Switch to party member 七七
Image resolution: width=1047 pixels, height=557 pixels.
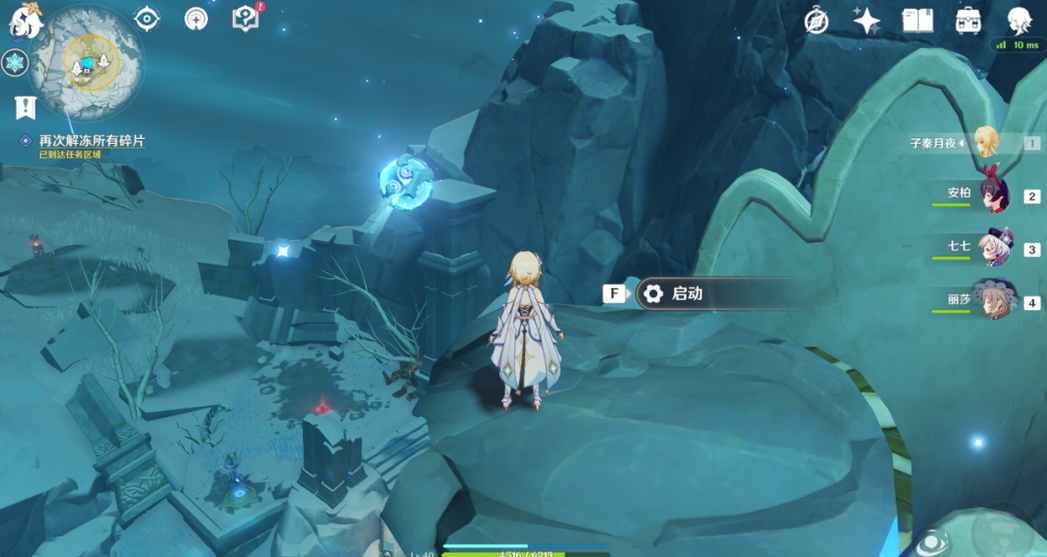click(x=993, y=248)
